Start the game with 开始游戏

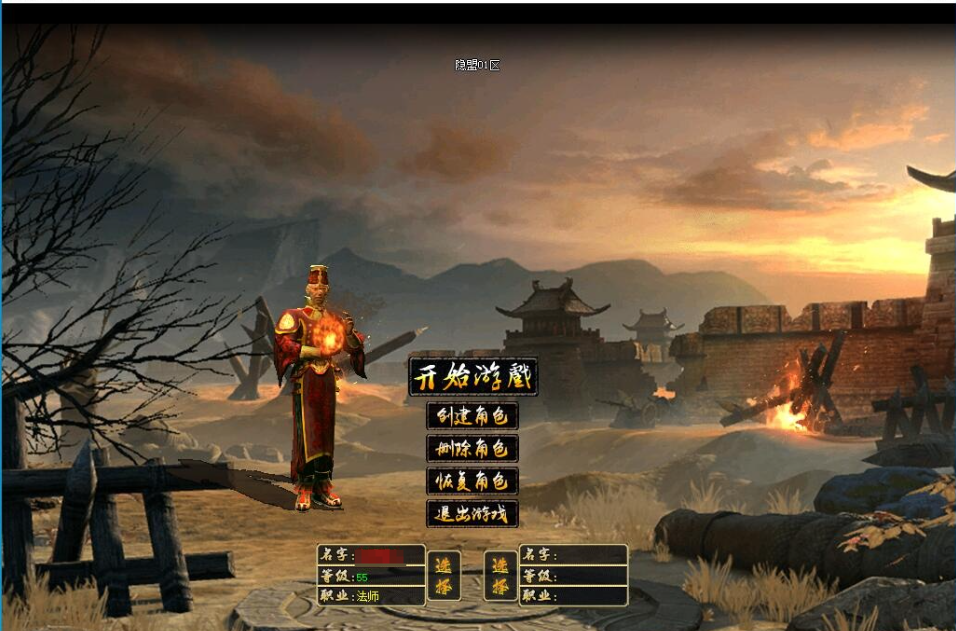point(473,377)
